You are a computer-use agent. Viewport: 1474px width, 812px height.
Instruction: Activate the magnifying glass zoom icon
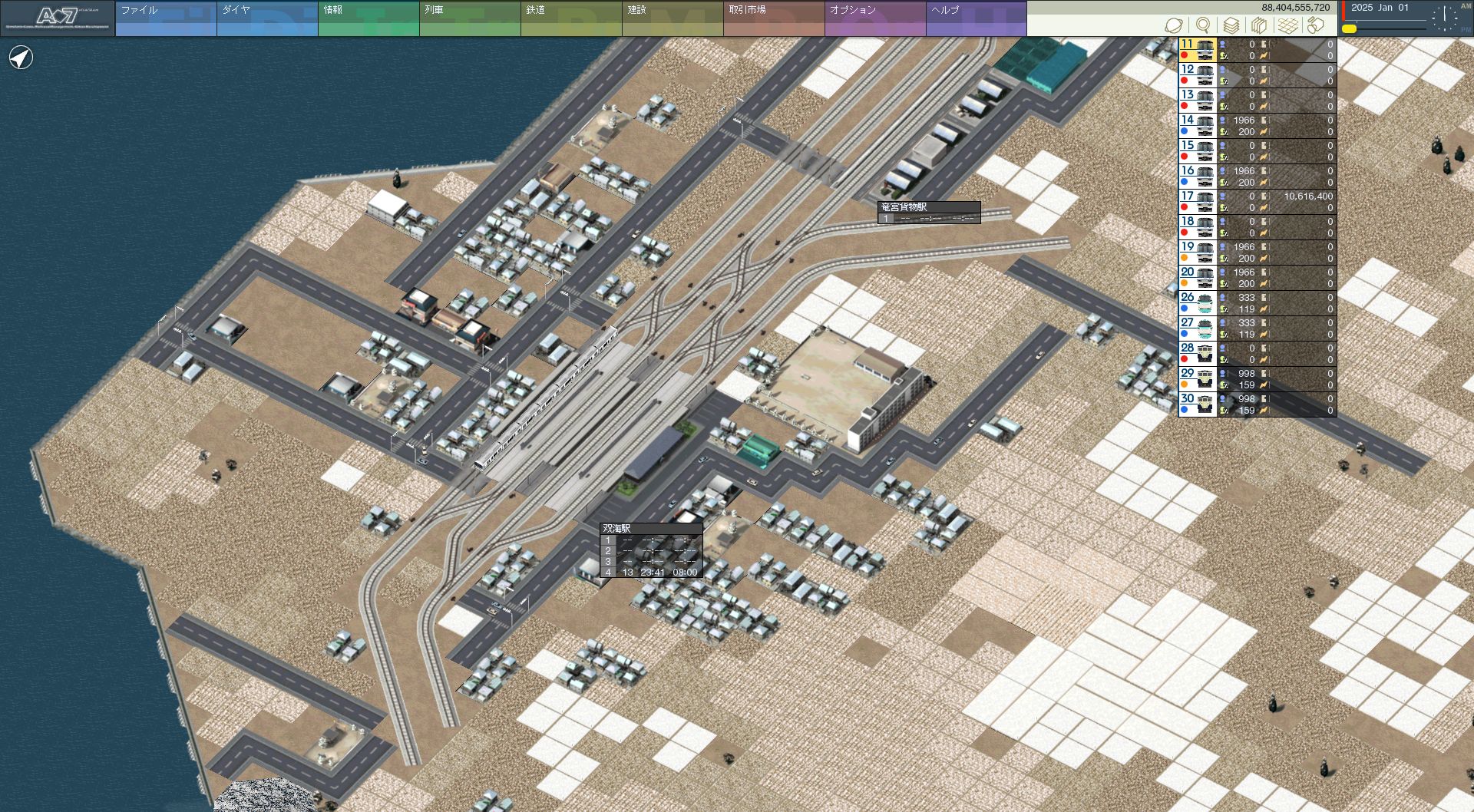1203,25
